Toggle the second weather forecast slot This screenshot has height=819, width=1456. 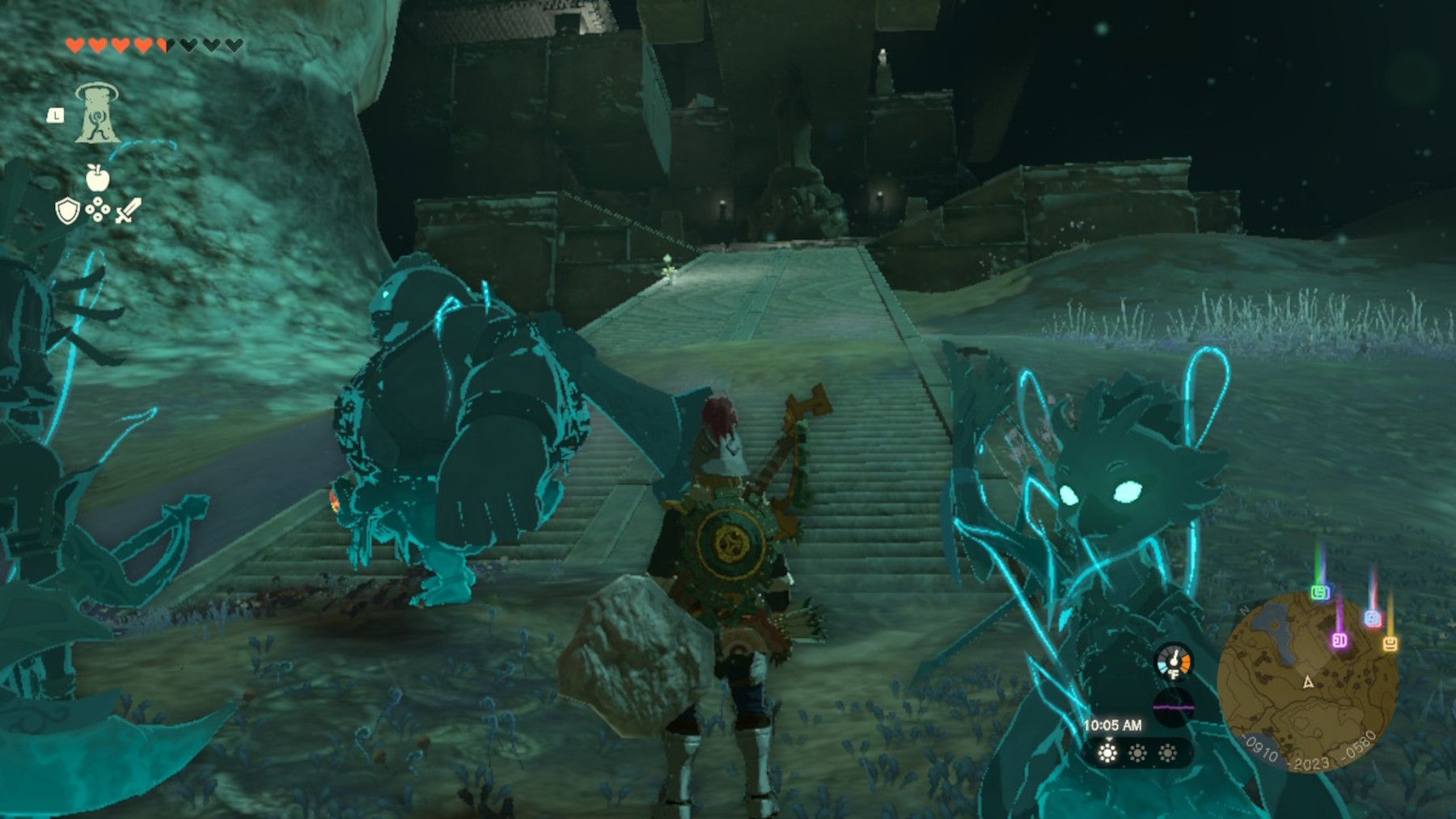pyautogui.click(x=1137, y=753)
